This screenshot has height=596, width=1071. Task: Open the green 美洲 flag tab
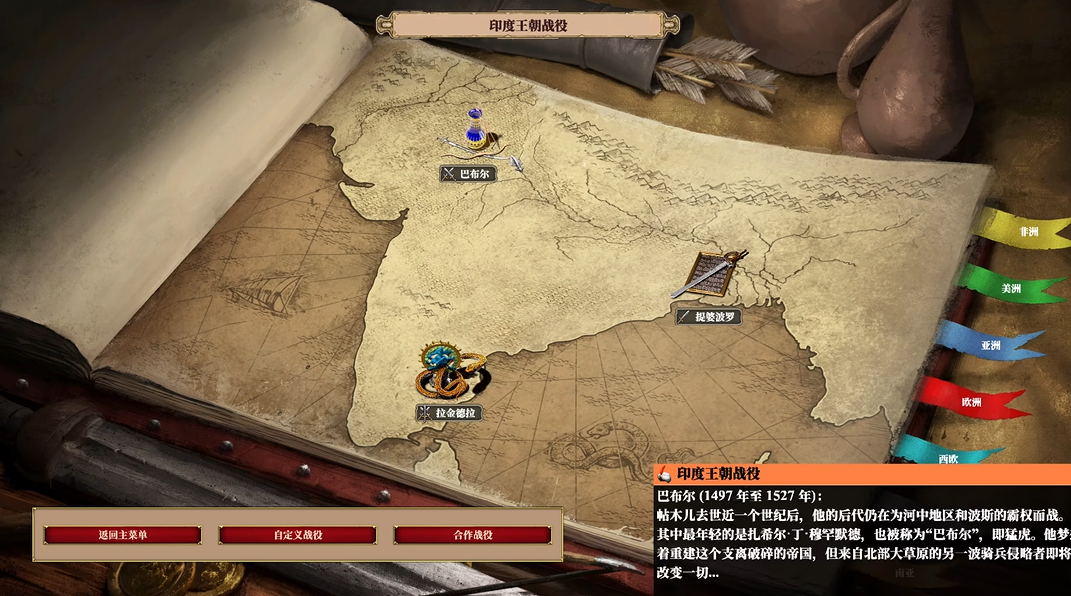(1010, 288)
